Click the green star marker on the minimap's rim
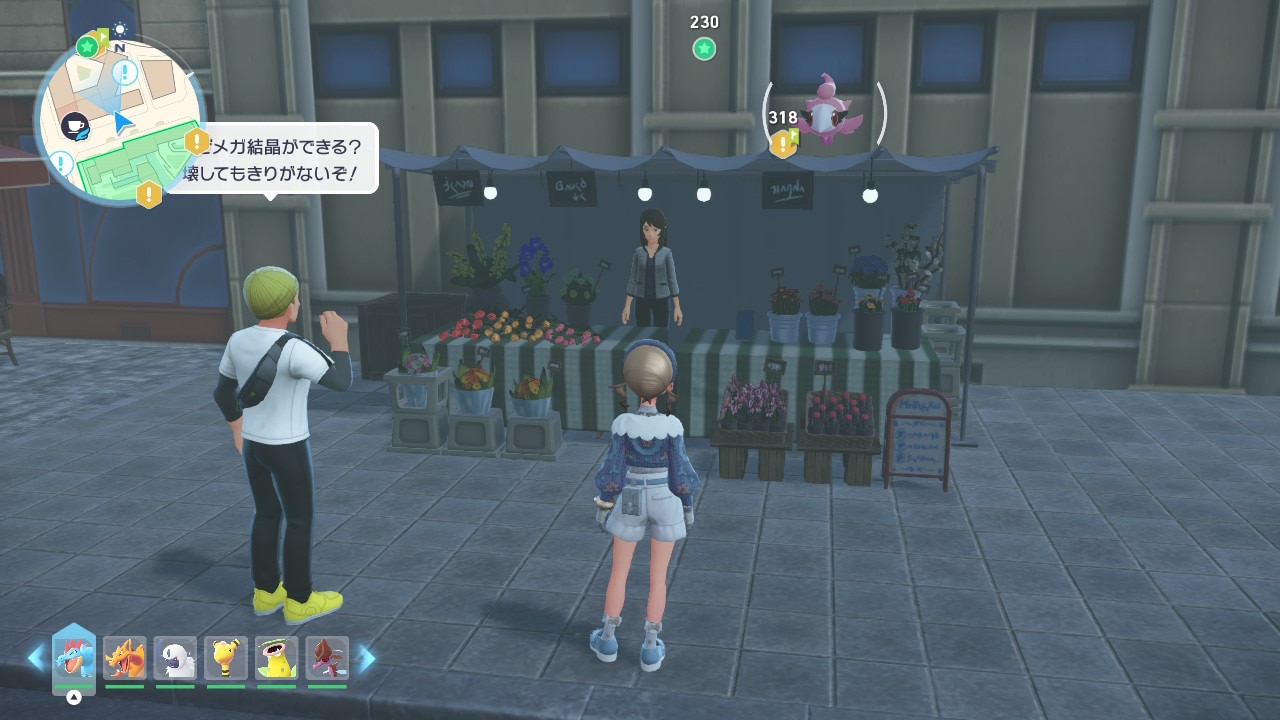The image size is (1280, 720). click(88, 46)
